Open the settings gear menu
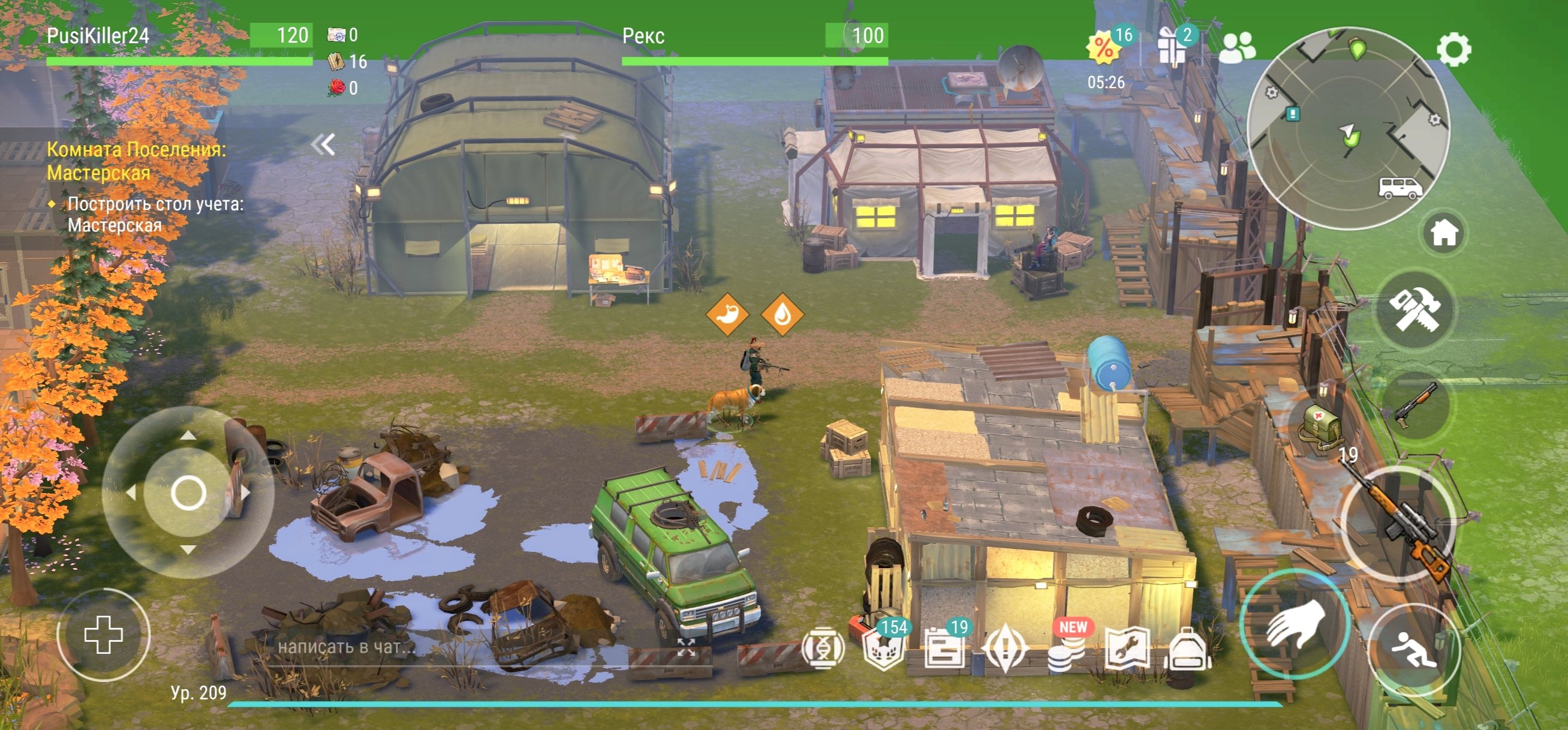 pyautogui.click(x=1453, y=49)
